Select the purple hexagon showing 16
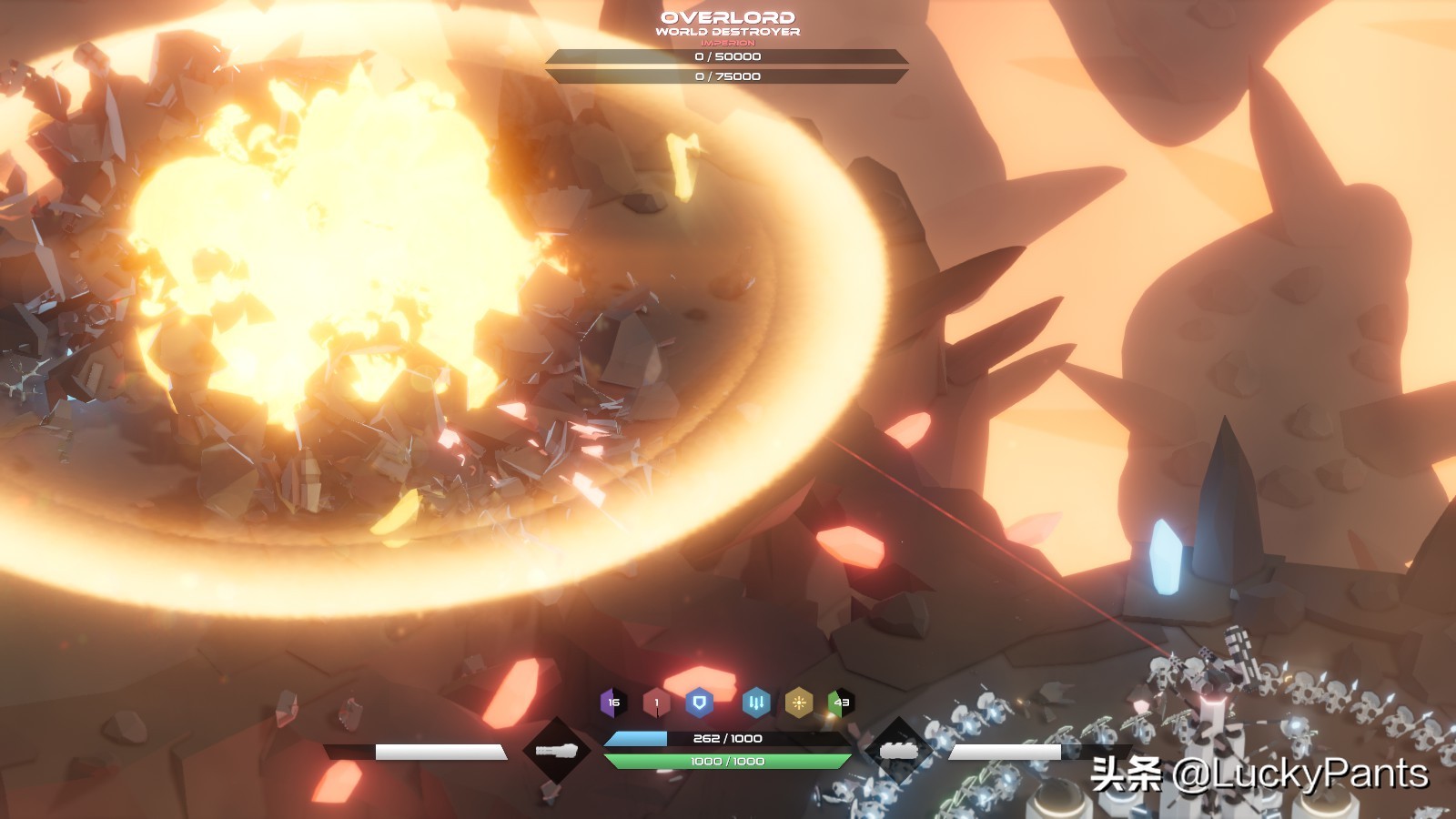This screenshot has height=819, width=1456. pyautogui.click(x=613, y=703)
